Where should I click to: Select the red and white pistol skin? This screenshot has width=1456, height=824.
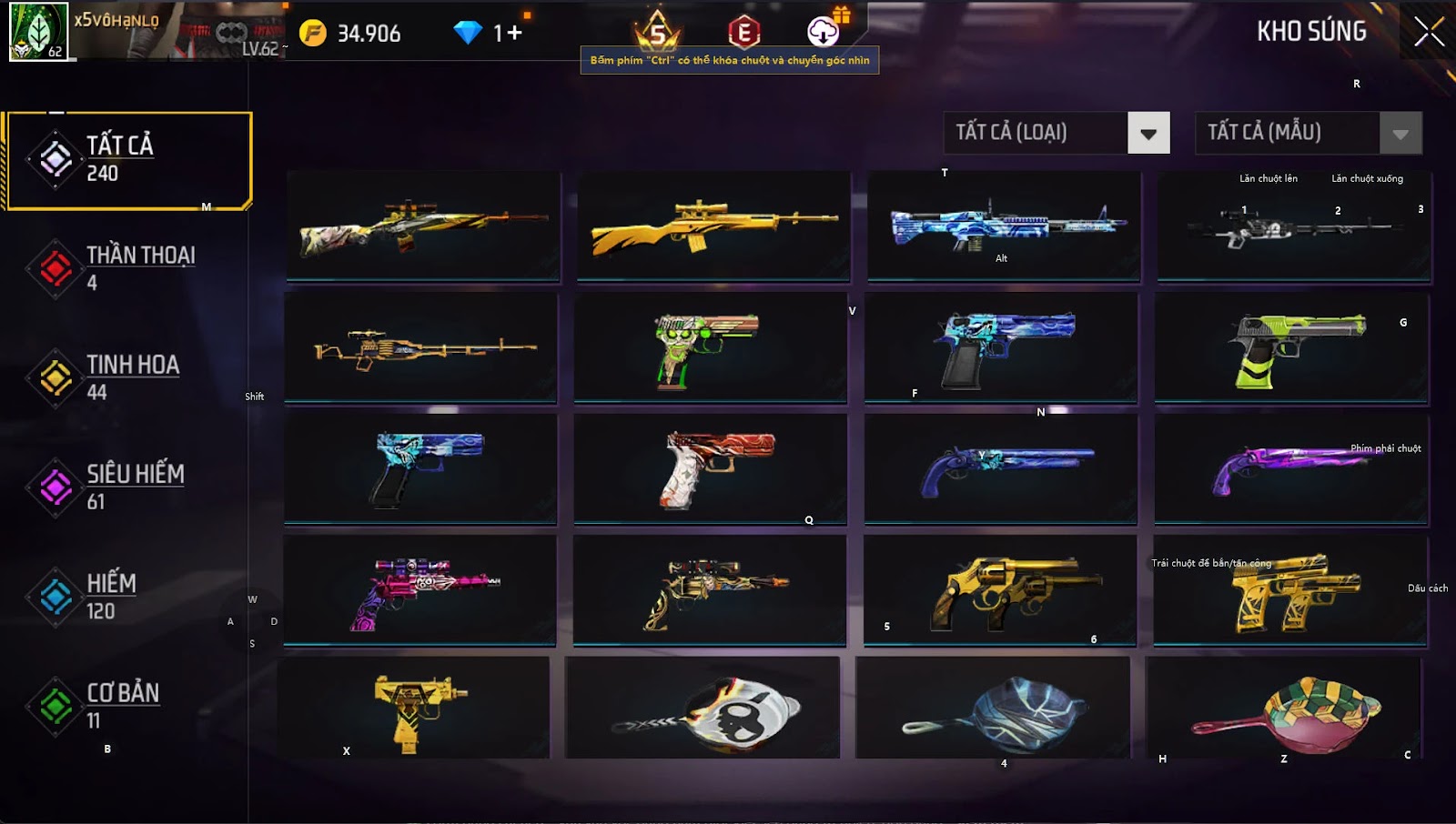pos(710,468)
